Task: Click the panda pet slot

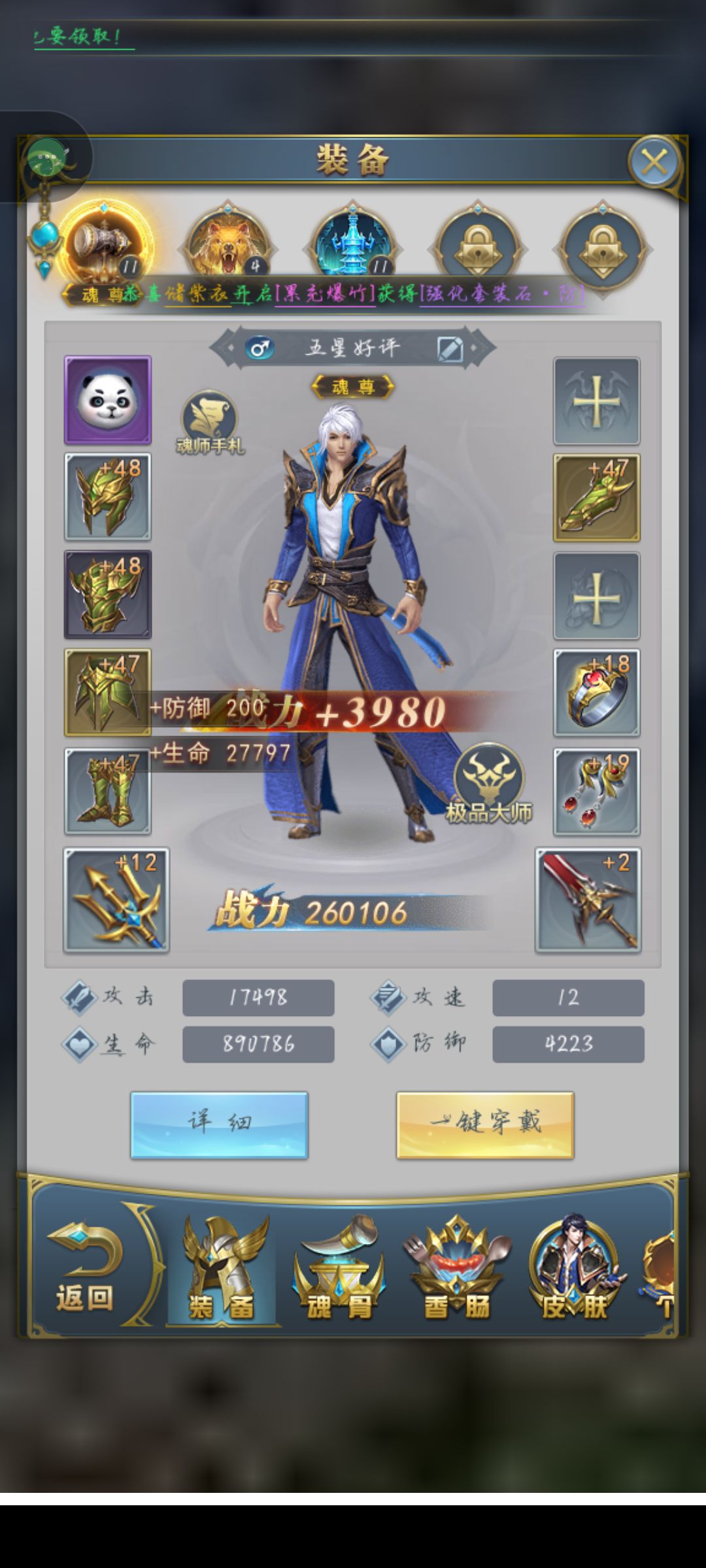Action: (108, 400)
